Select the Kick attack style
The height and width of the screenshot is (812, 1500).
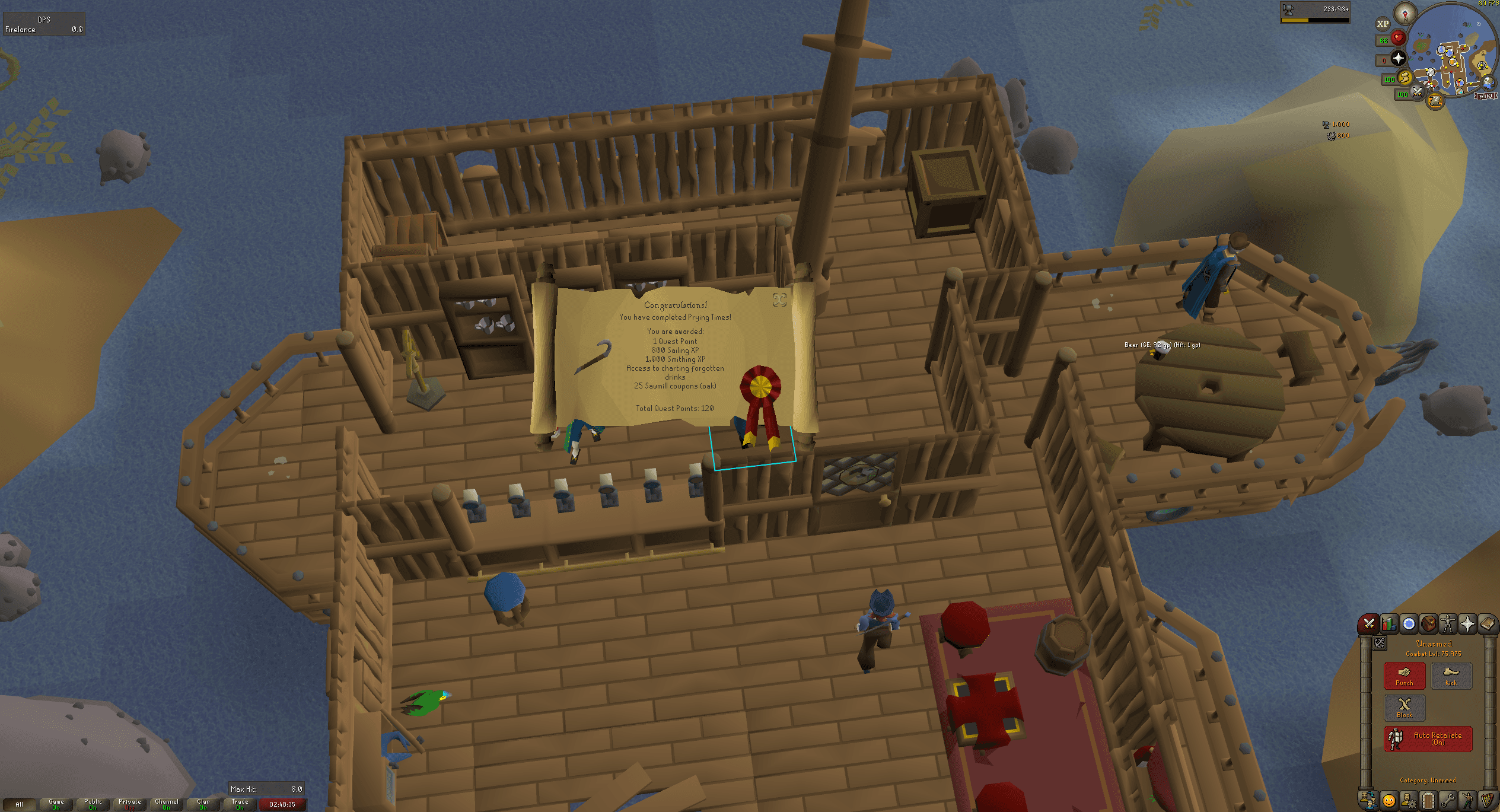pos(1451,675)
